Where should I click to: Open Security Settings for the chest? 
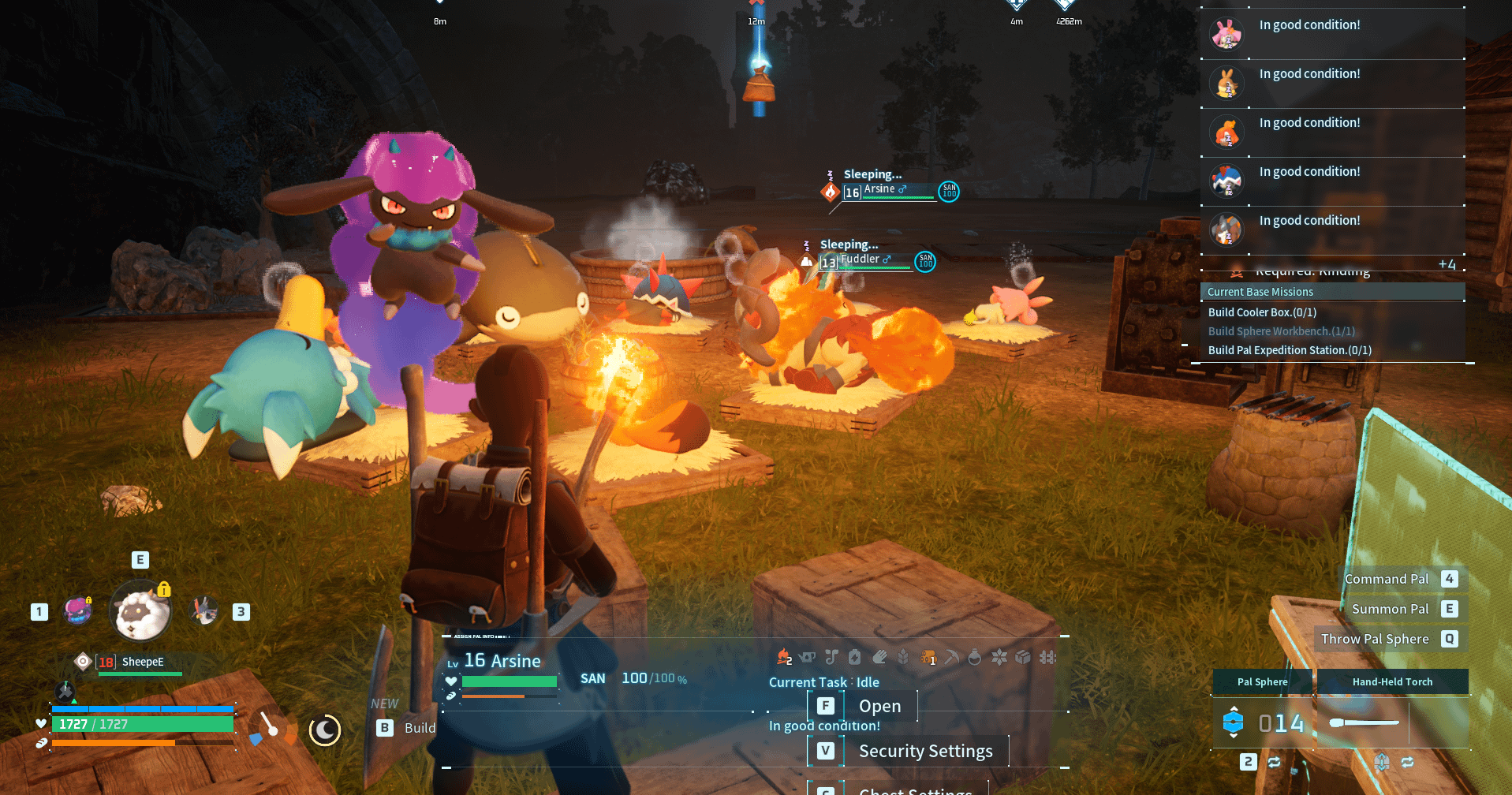[x=924, y=751]
